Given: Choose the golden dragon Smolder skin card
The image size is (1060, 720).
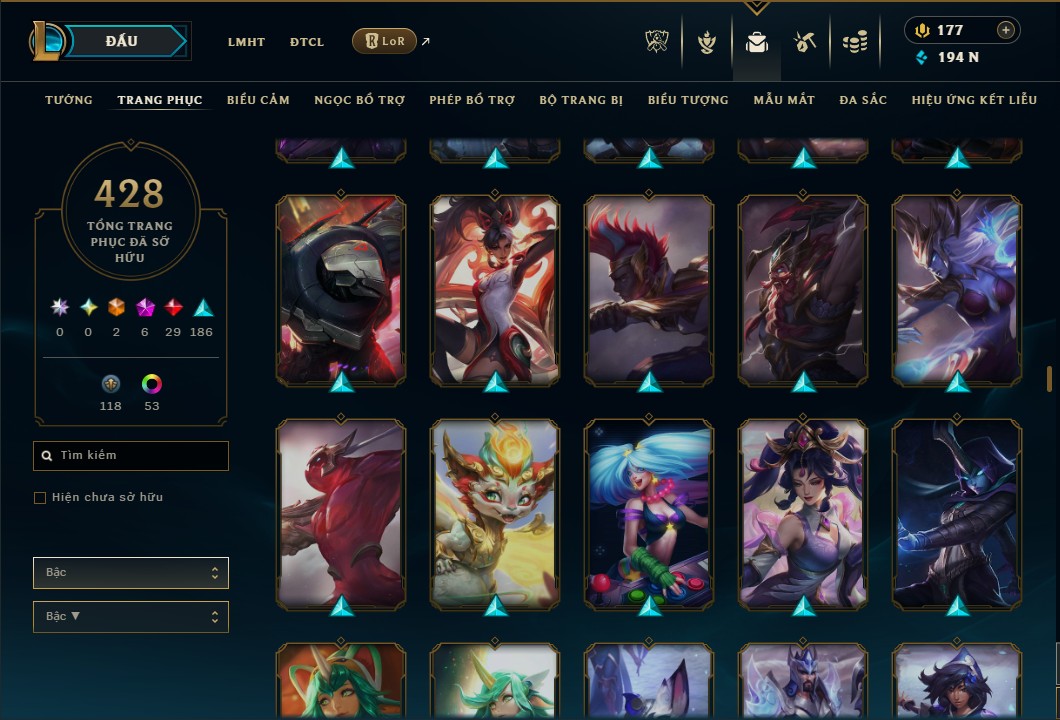Looking at the screenshot, I should click(496, 514).
